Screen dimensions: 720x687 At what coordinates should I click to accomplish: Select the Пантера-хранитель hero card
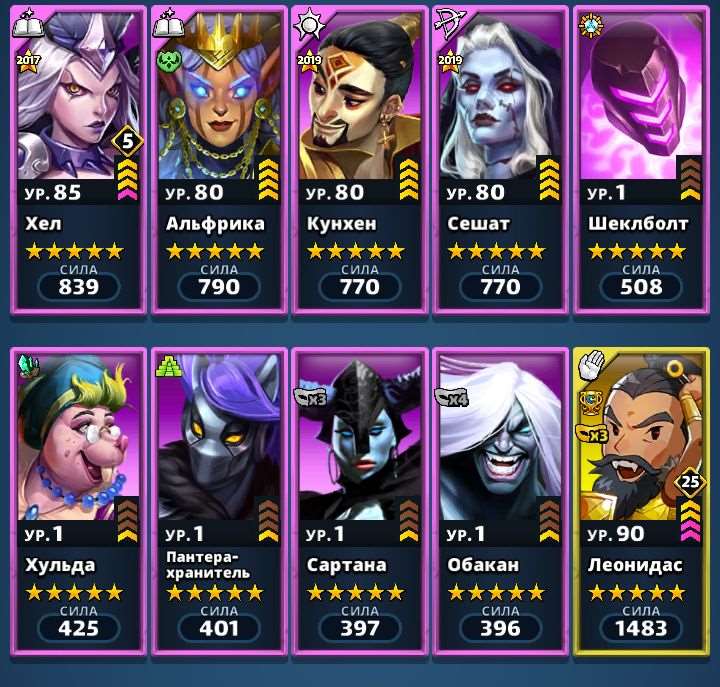[x=219, y=500]
